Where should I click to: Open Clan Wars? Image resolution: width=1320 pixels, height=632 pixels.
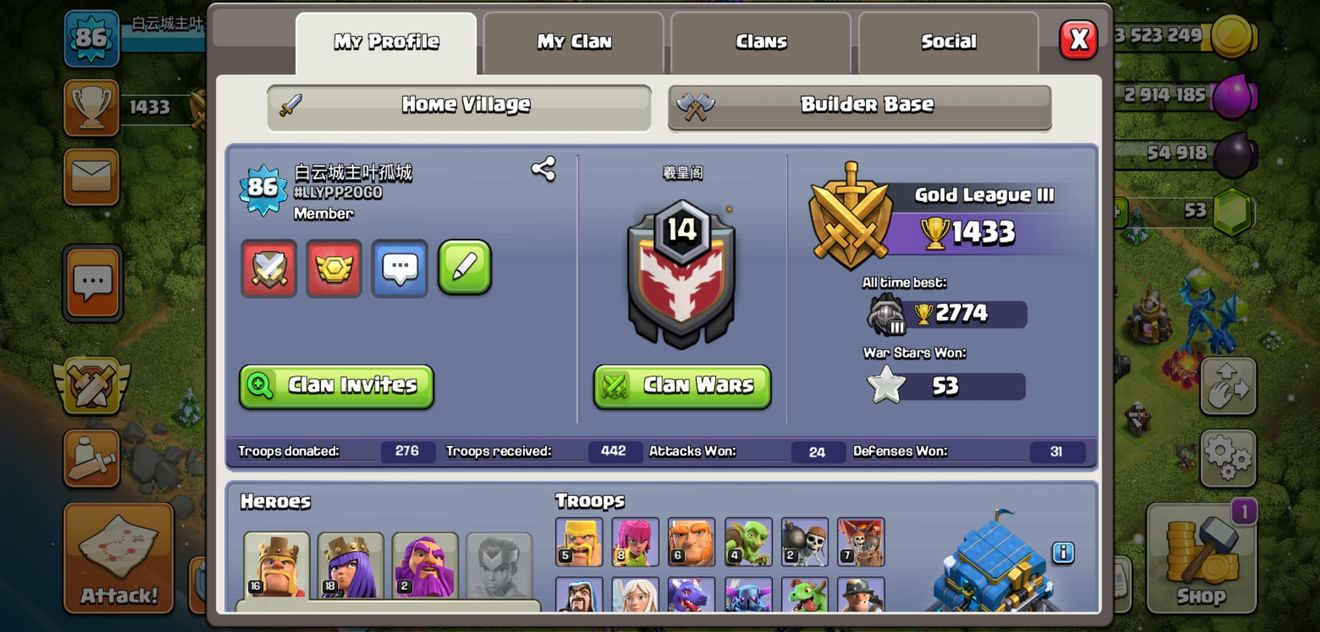point(682,386)
